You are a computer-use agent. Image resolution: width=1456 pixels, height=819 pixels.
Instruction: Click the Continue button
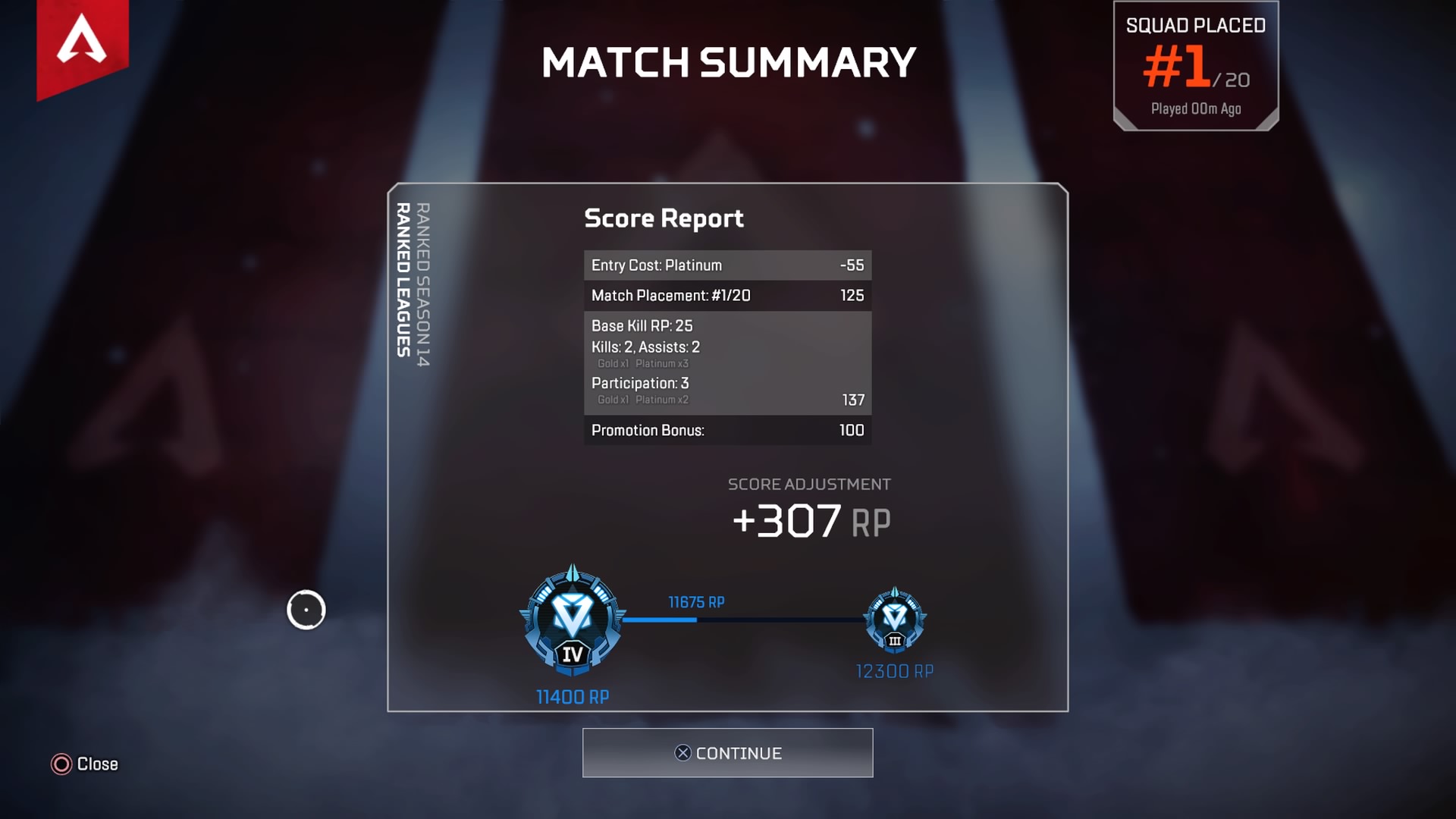726,753
